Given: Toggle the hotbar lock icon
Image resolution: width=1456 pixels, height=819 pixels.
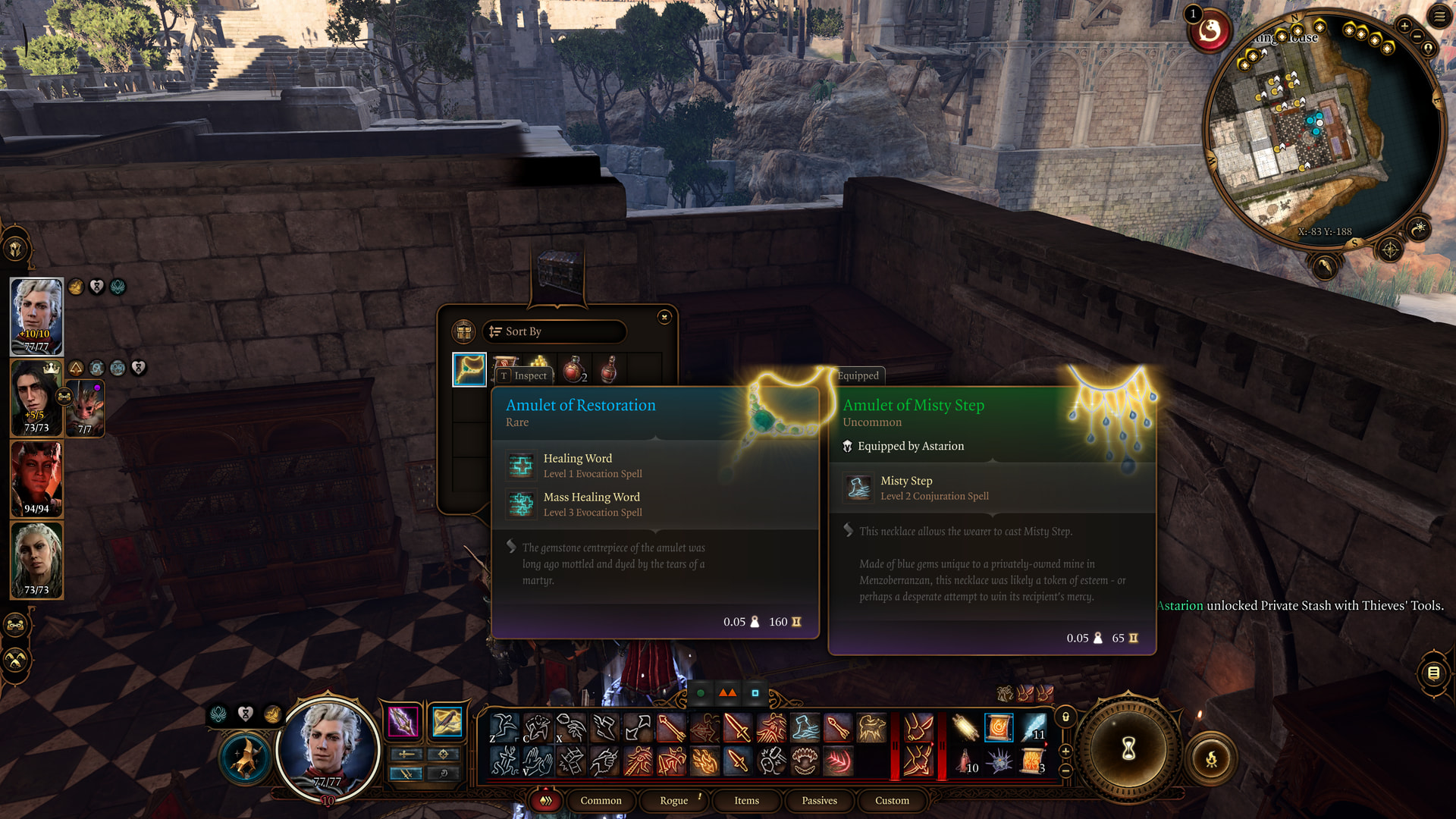Looking at the screenshot, I should tap(1065, 717).
